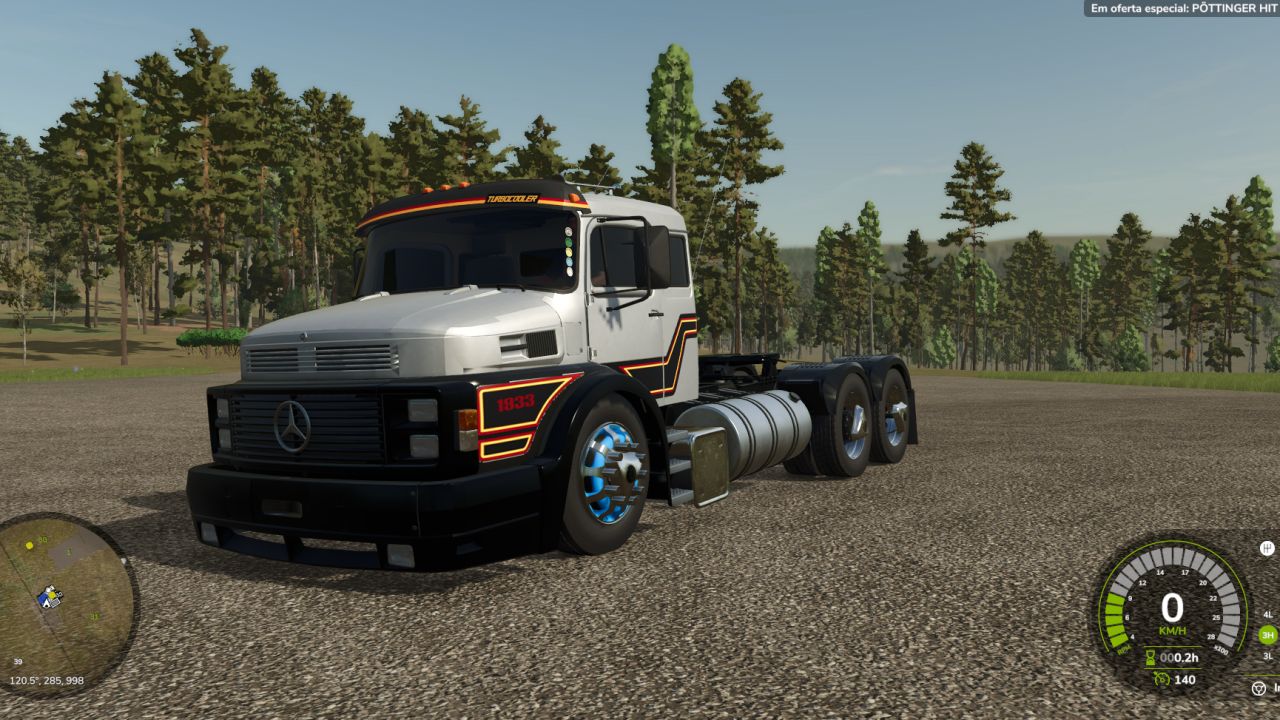Click the yellow dot marker on minimap
Image resolution: width=1280 pixels, height=720 pixels.
30,545
